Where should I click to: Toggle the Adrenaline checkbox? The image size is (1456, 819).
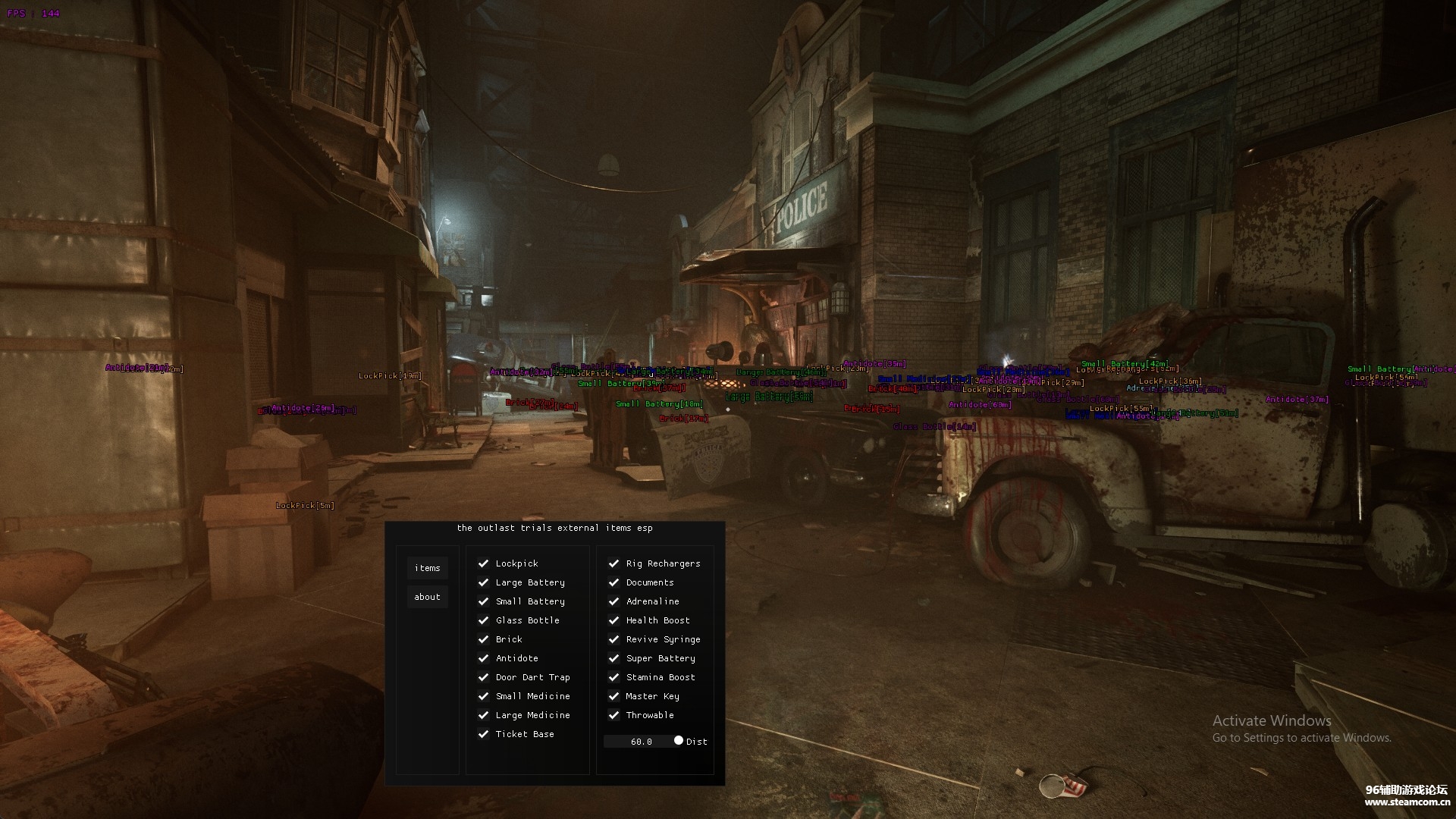click(x=613, y=601)
